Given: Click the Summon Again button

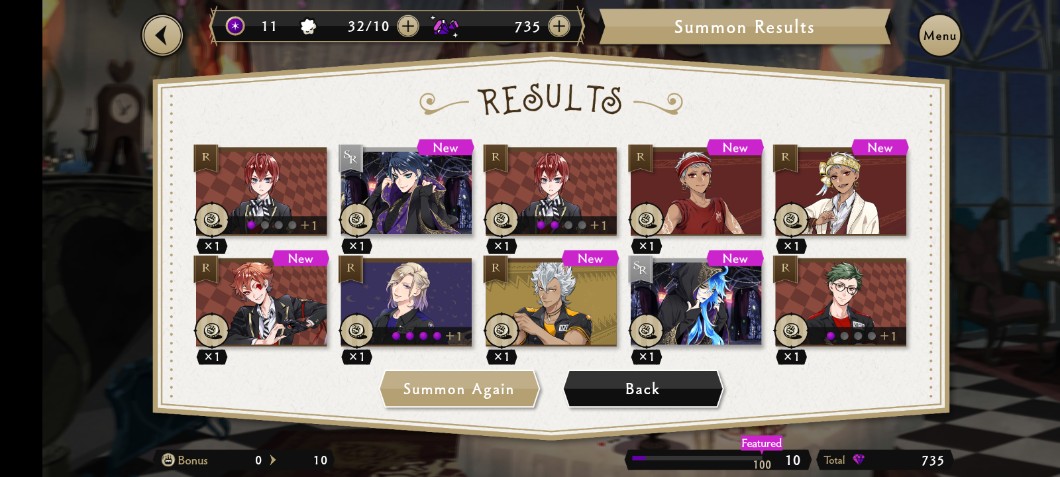Looking at the screenshot, I should 459,389.
